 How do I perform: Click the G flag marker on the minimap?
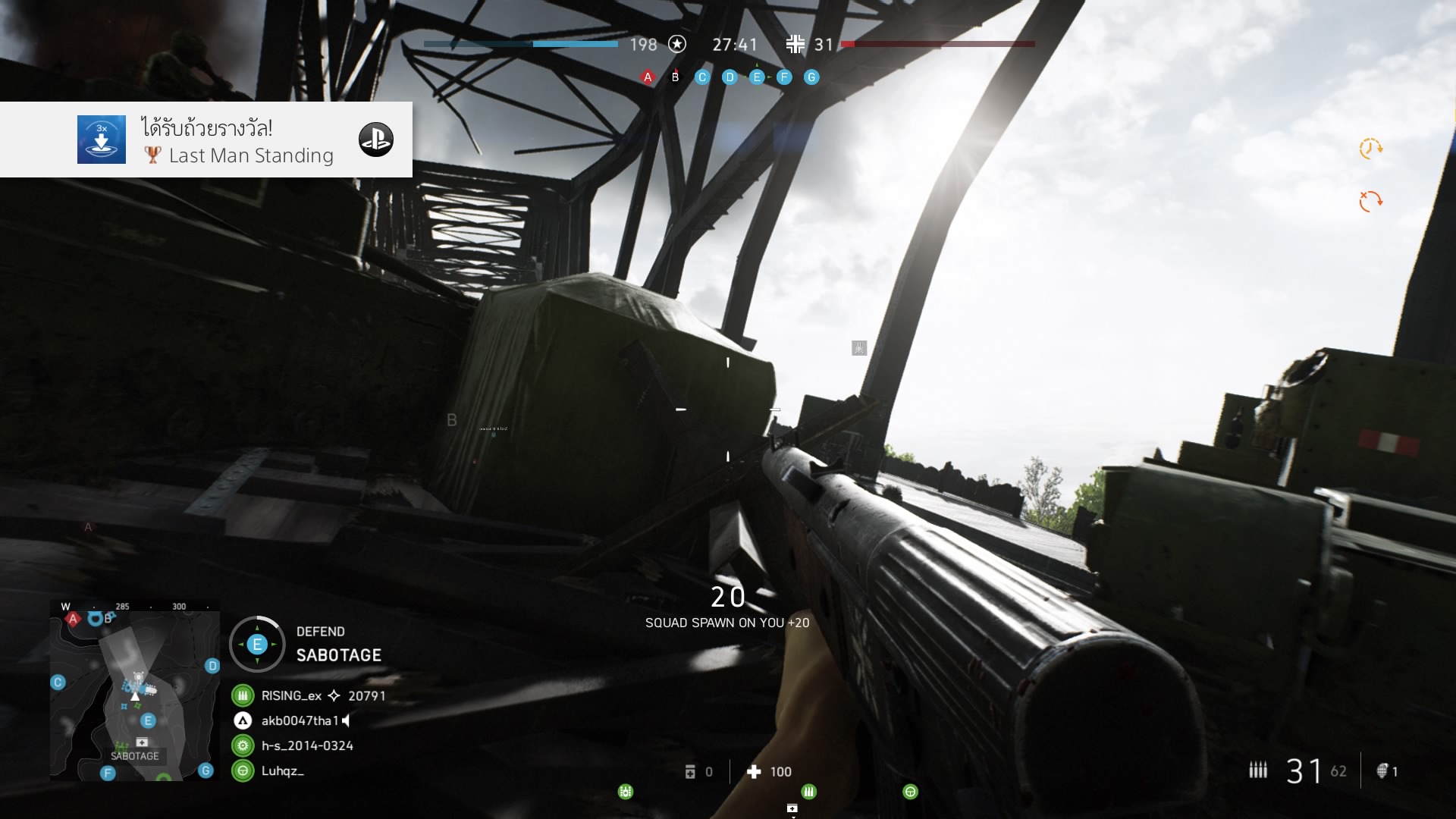[x=206, y=770]
